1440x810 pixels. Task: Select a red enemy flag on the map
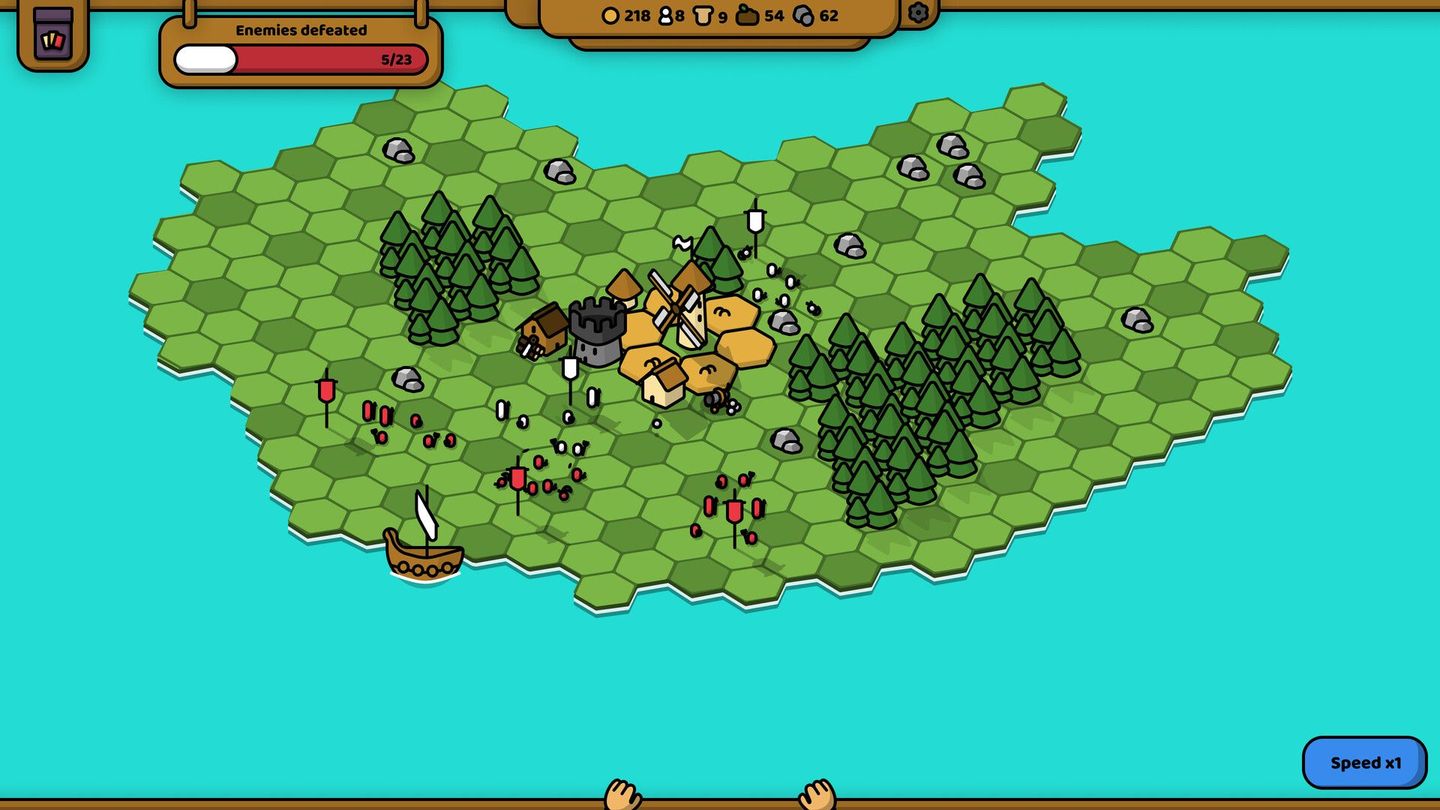(735, 510)
